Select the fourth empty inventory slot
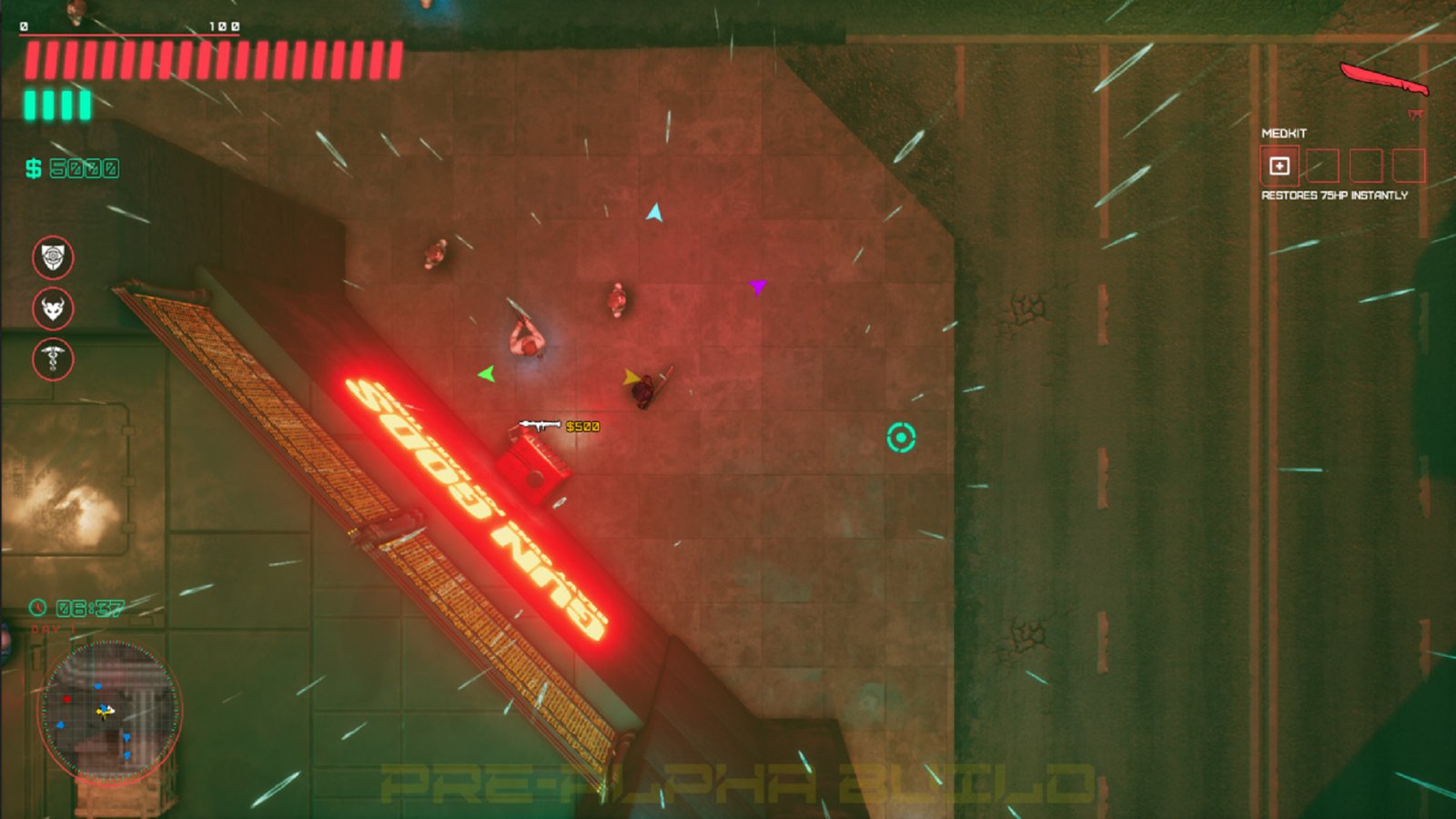 click(x=1410, y=166)
